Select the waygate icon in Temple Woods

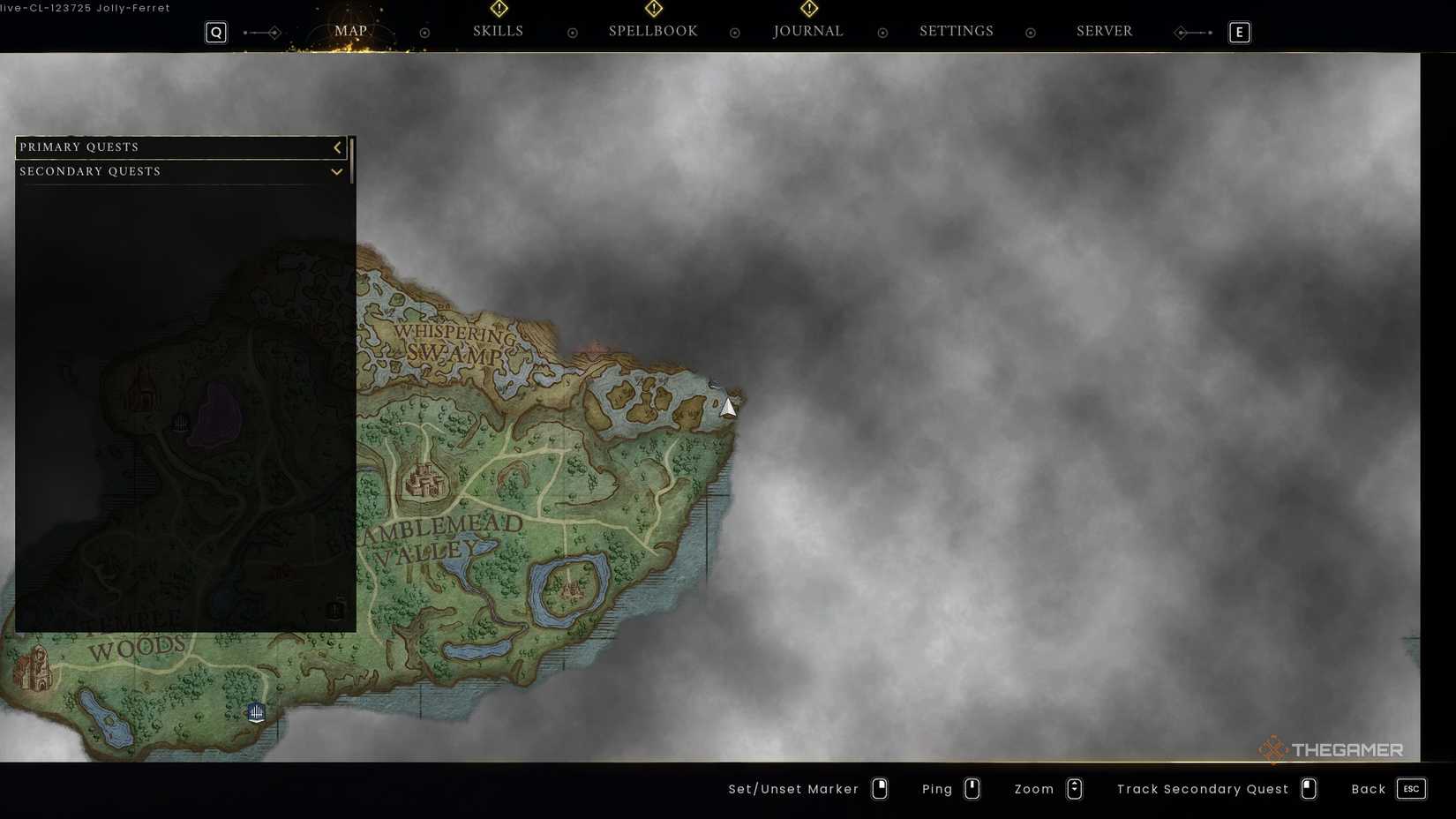pos(256,712)
